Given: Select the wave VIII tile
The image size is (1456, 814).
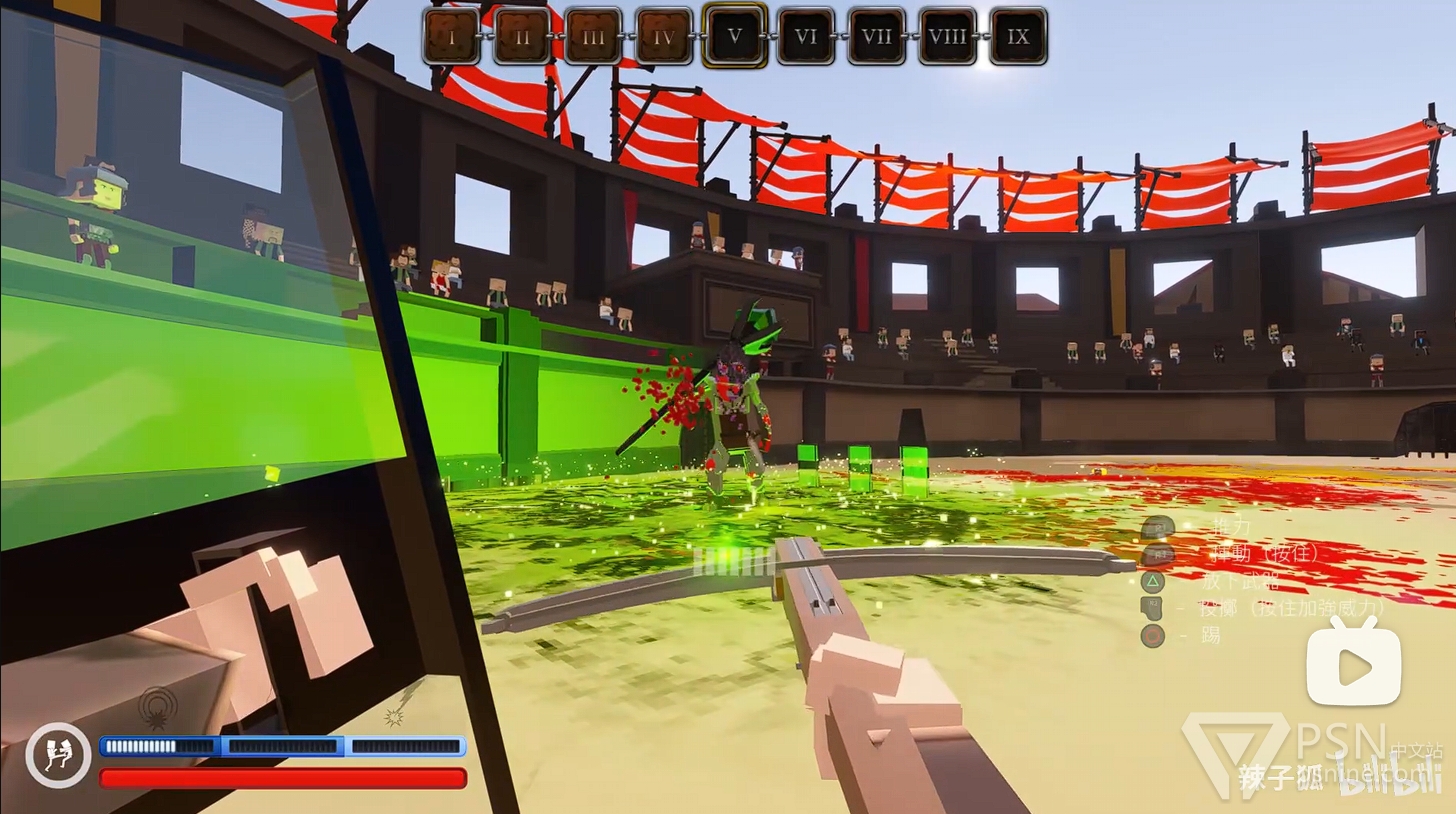Looking at the screenshot, I should pos(948,37).
